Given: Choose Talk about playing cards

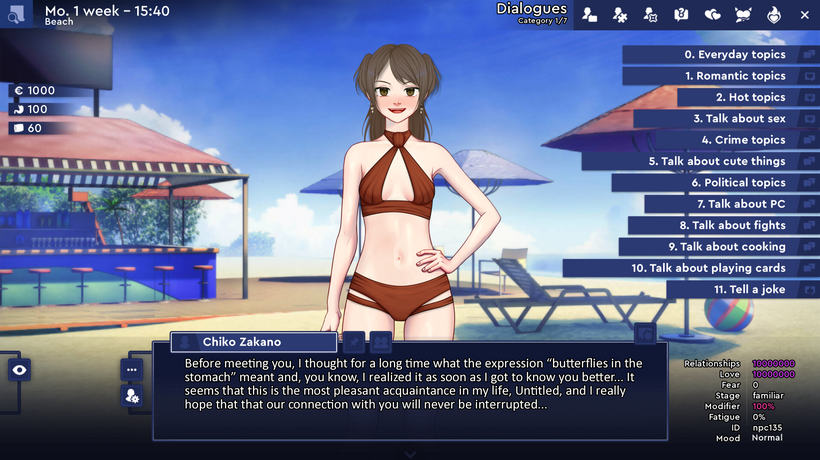Looking at the screenshot, I should point(708,268).
